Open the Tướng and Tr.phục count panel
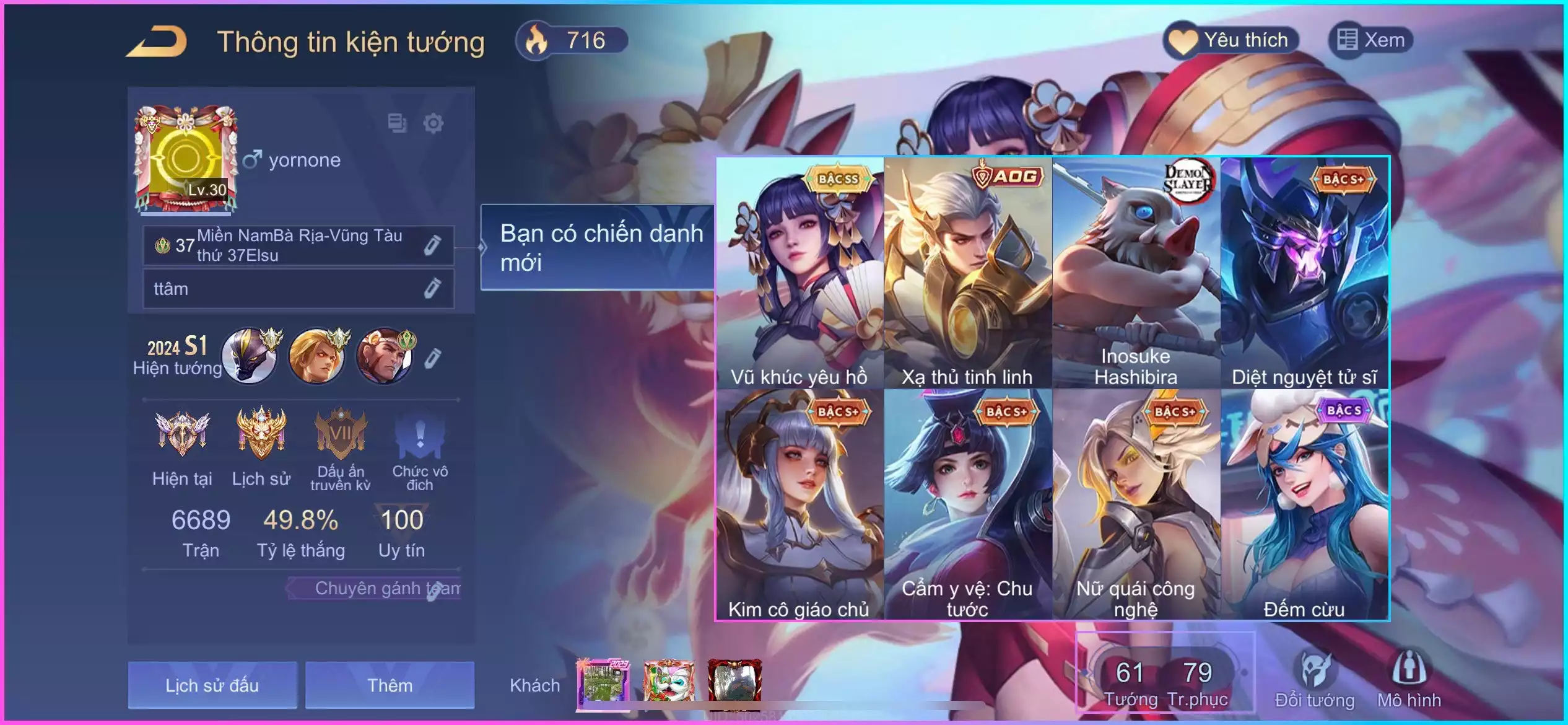1568x725 pixels. point(1165,680)
